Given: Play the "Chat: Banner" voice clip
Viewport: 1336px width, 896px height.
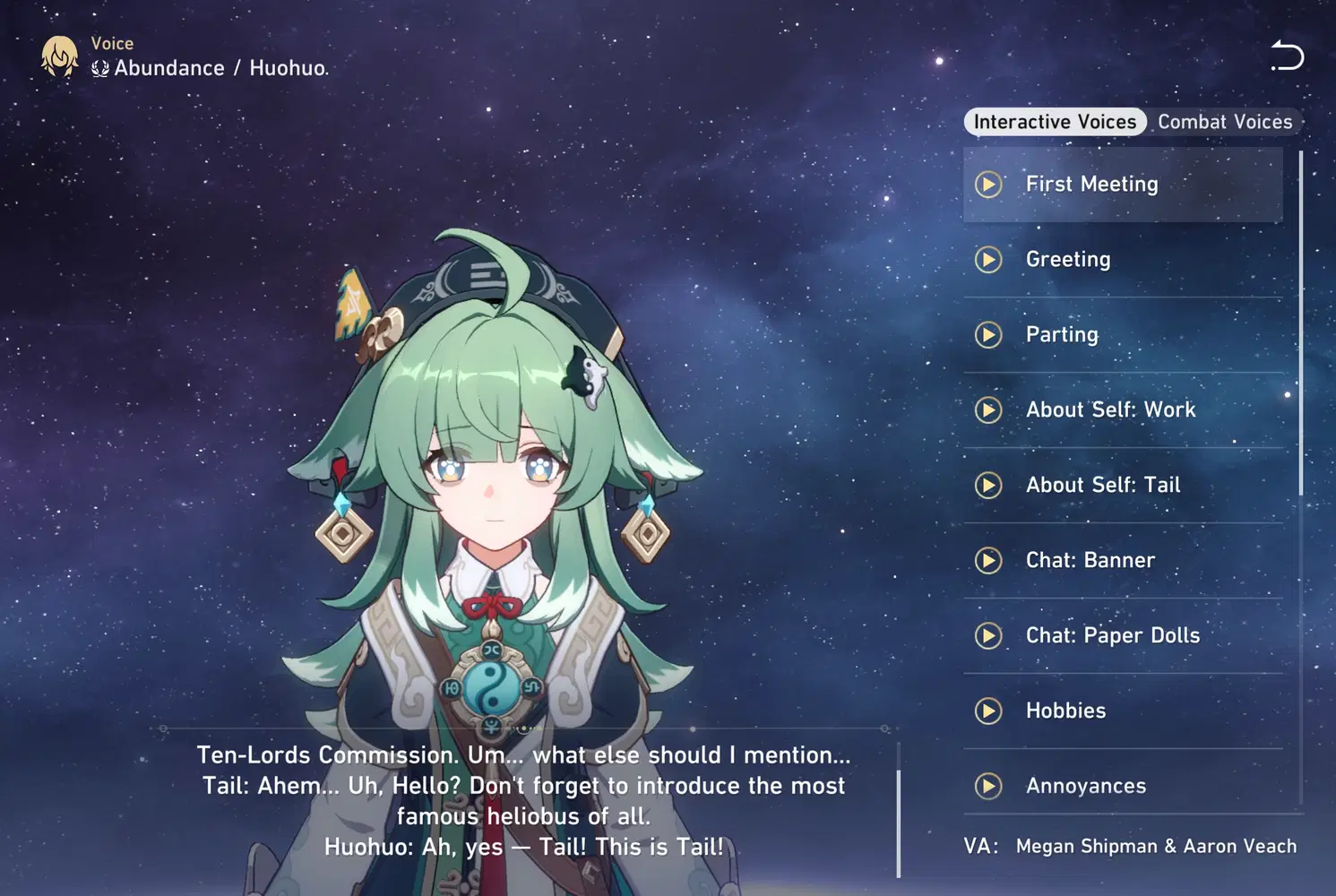Looking at the screenshot, I should click(x=988, y=560).
